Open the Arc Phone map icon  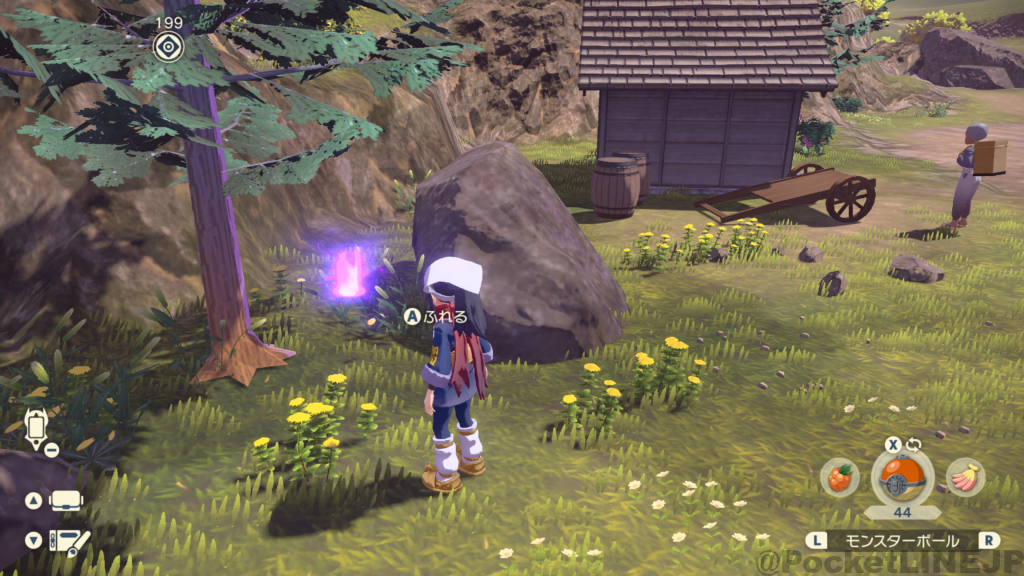point(37,426)
